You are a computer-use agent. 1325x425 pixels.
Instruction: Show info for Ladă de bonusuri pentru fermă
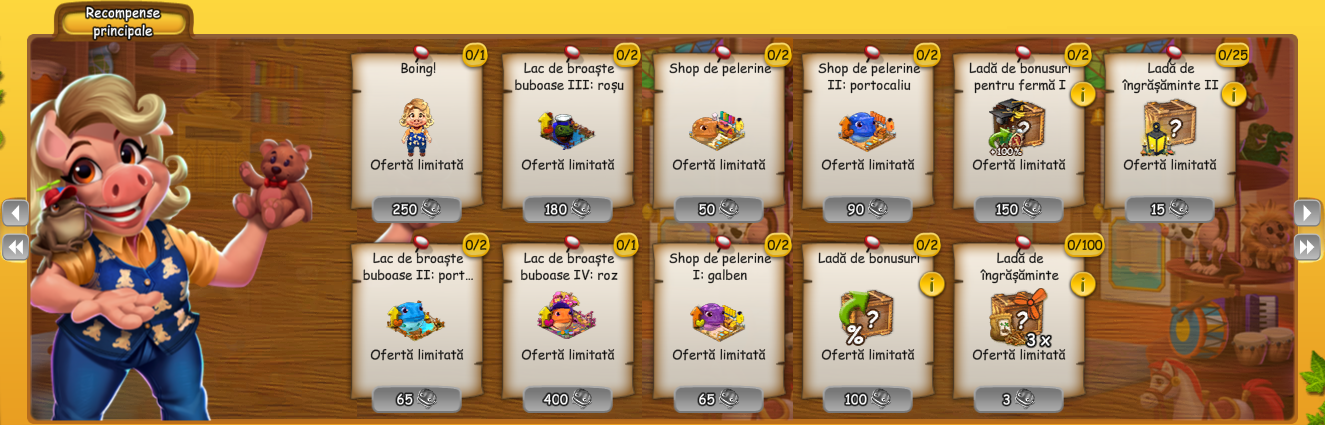pos(1082,94)
